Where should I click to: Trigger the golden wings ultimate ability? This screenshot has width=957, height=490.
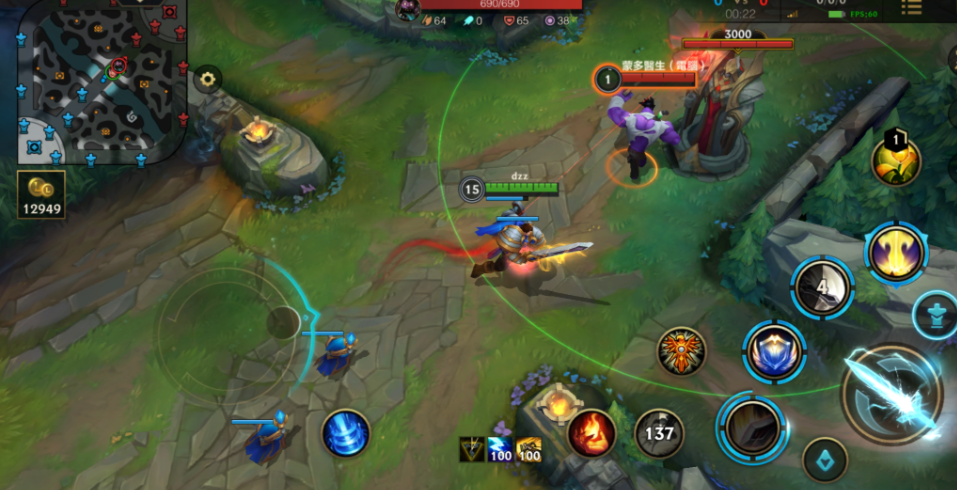(896, 251)
